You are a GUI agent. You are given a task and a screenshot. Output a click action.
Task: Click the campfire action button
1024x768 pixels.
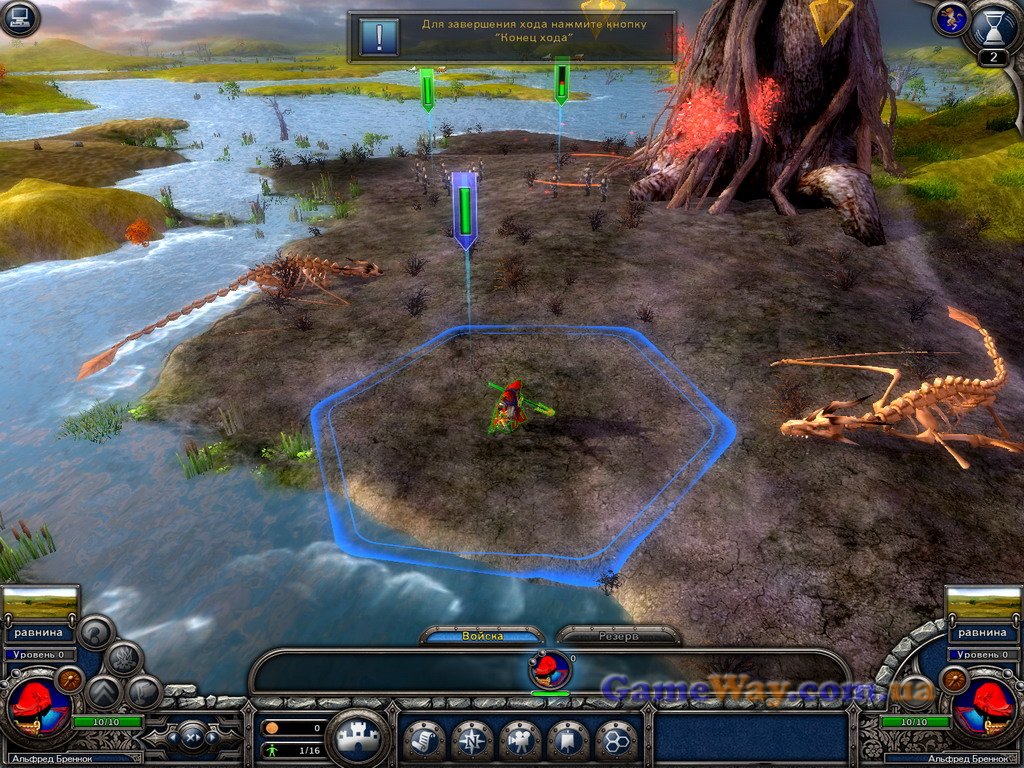pos(124,658)
